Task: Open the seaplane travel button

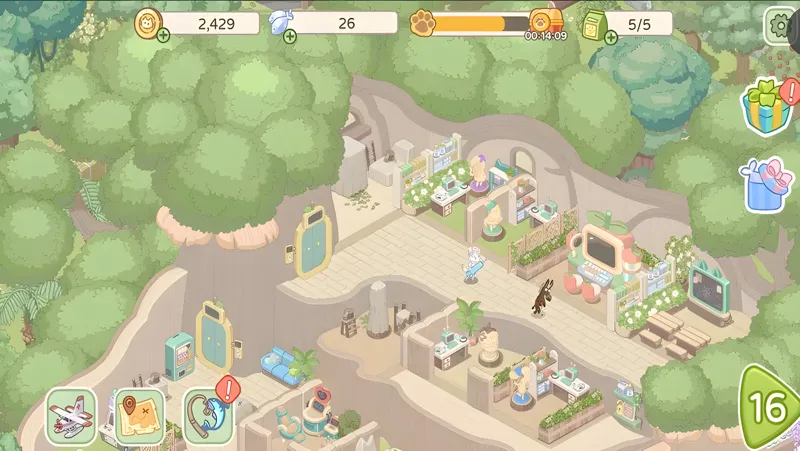Action: 72,416
